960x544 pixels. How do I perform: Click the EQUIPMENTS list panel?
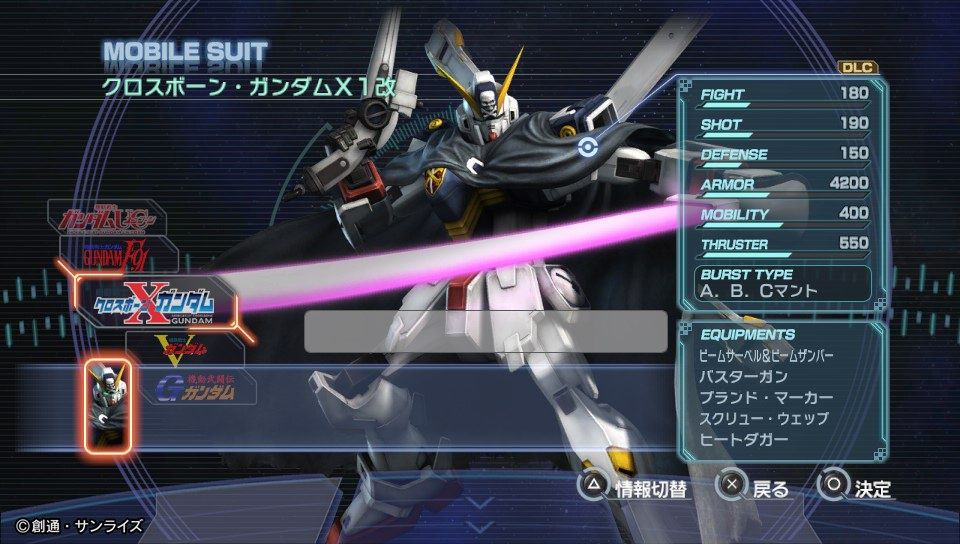click(783, 388)
